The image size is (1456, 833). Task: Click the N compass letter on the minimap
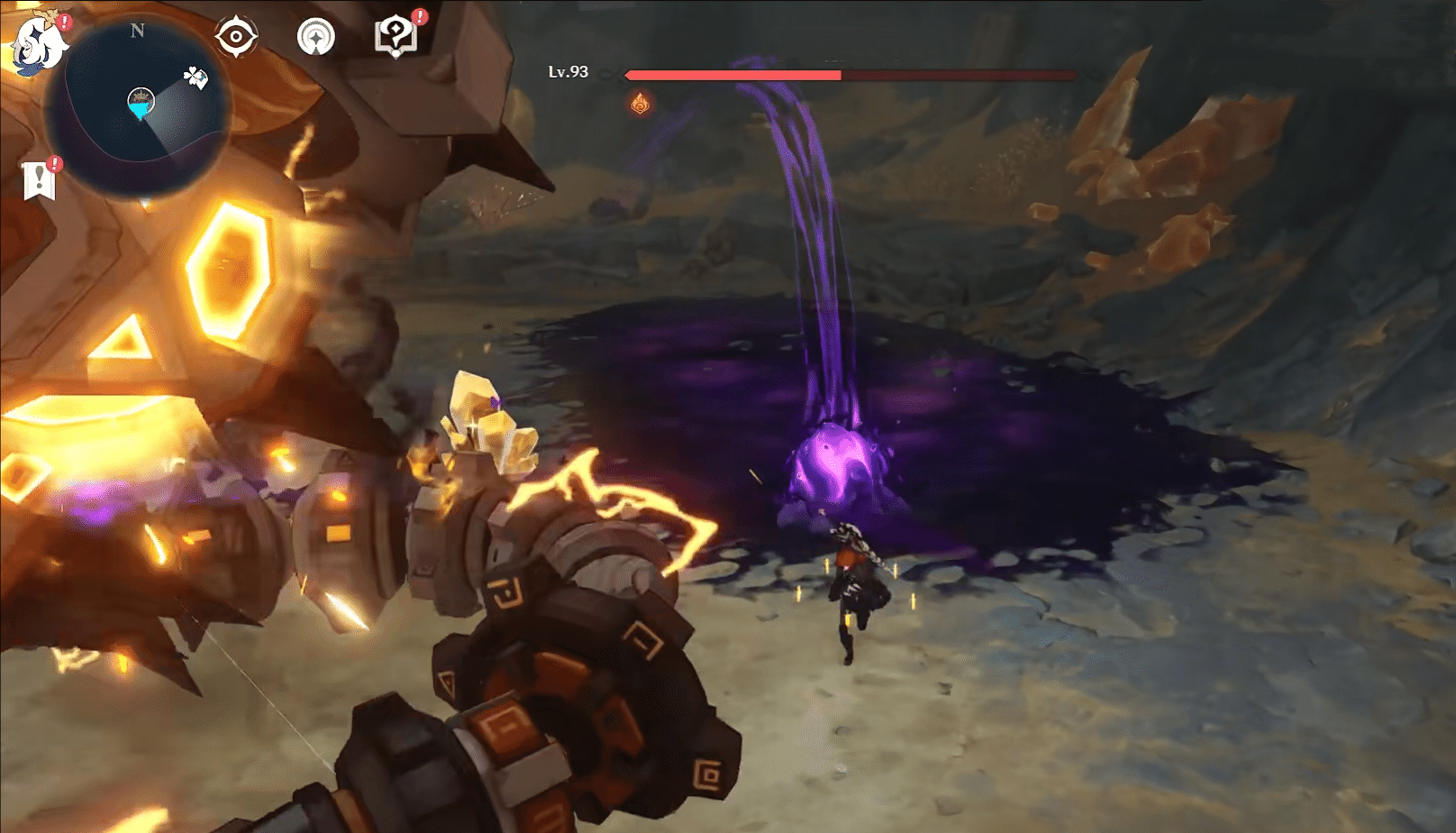click(x=138, y=32)
